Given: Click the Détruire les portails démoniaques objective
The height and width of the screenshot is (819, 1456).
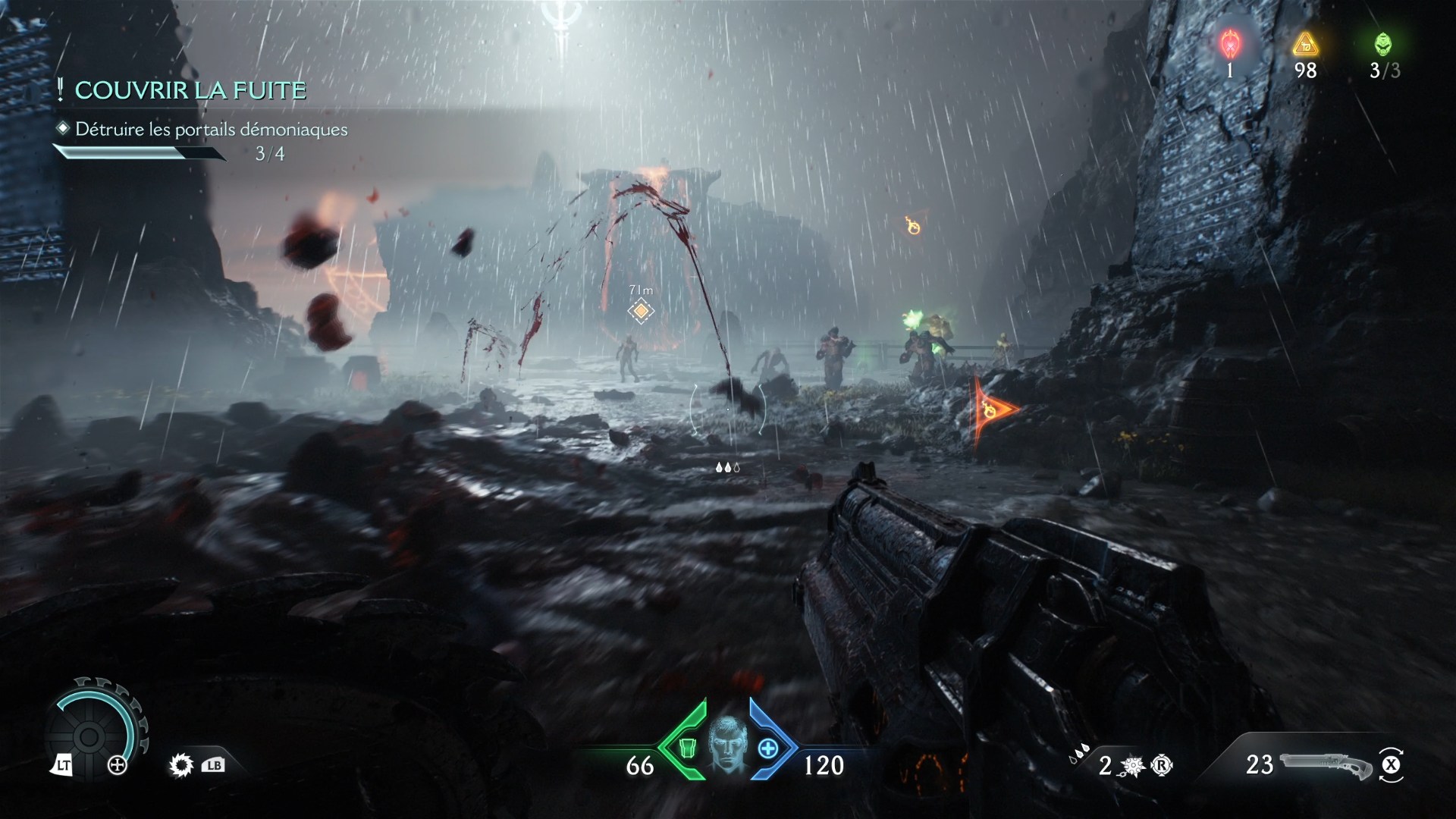Looking at the screenshot, I should (x=211, y=130).
